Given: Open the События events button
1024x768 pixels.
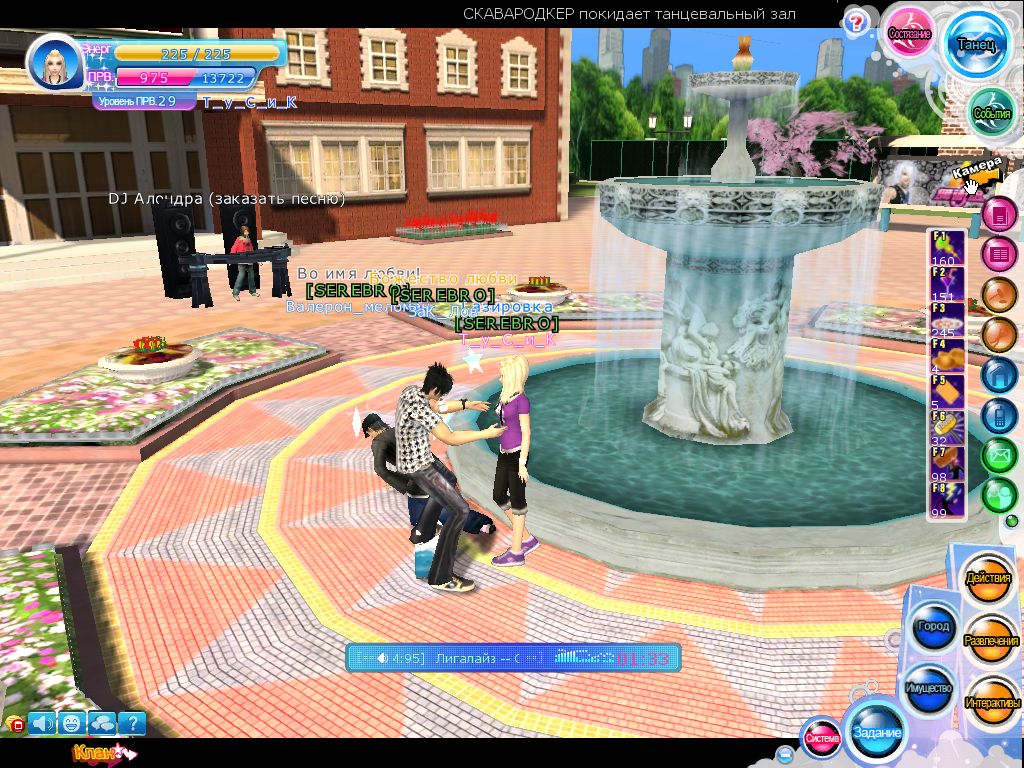Looking at the screenshot, I should 992,112.
